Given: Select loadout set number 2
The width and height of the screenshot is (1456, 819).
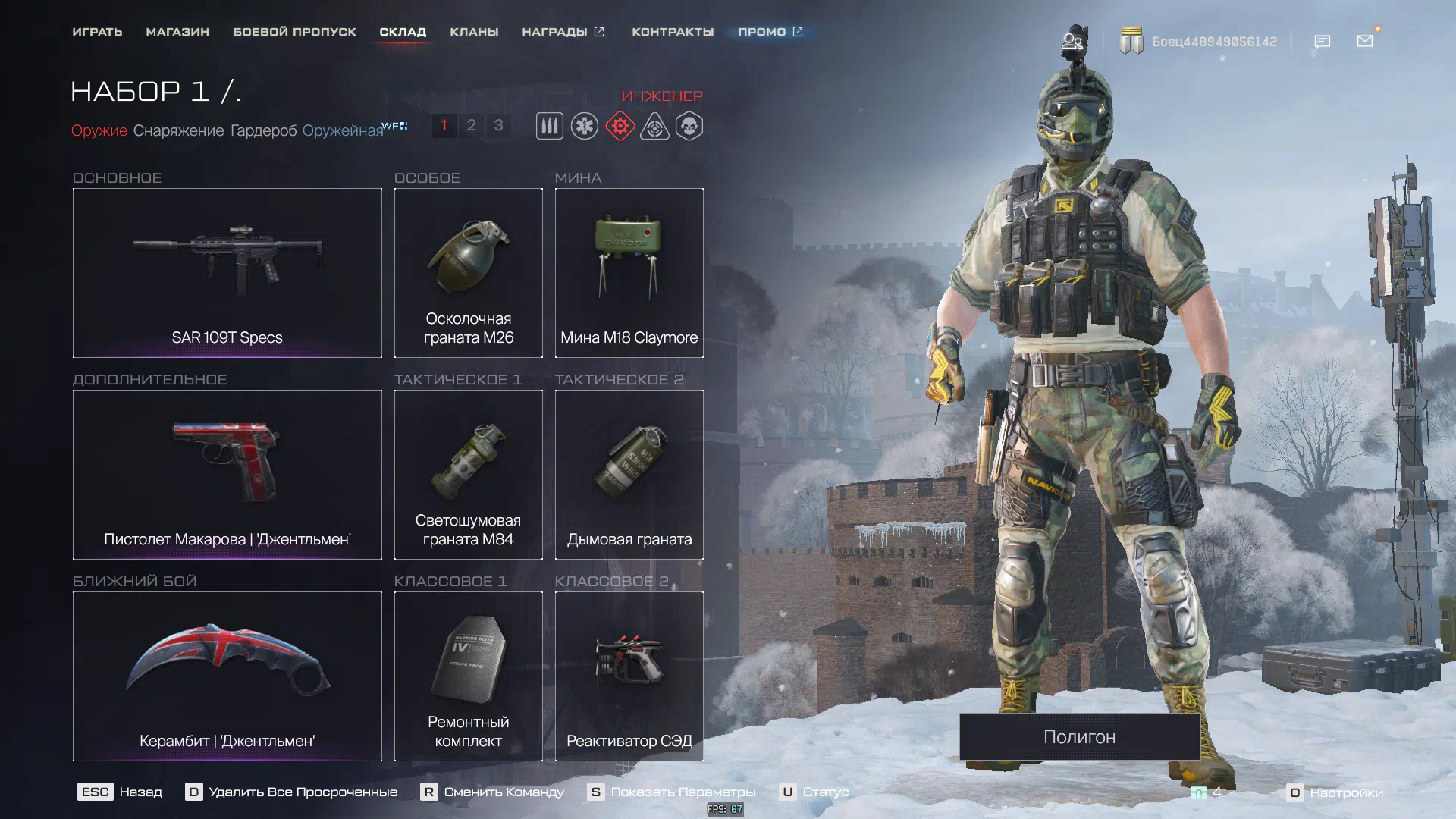Looking at the screenshot, I should pyautogui.click(x=471, y=125).
